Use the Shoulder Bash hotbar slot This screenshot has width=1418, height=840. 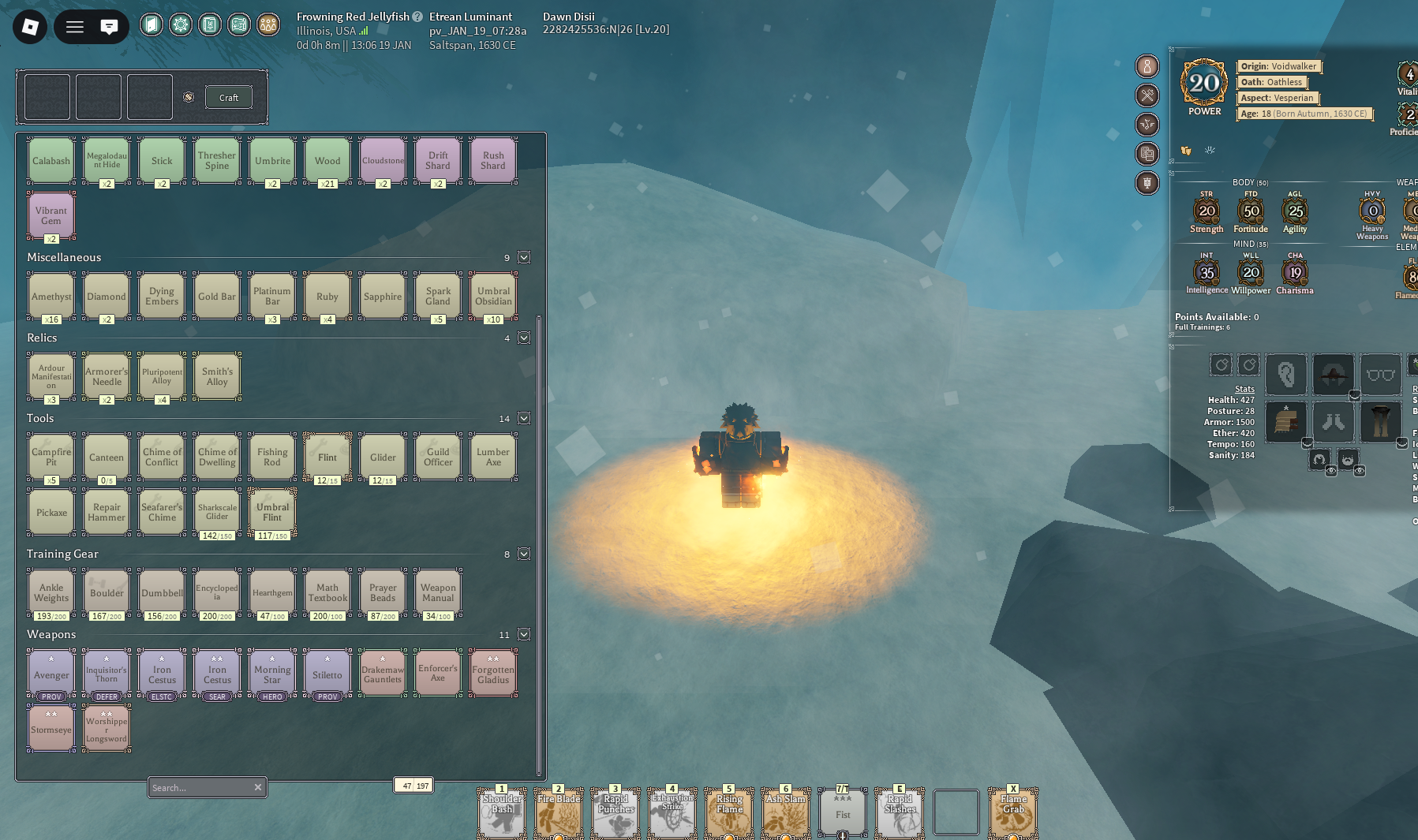click(502, 812)
